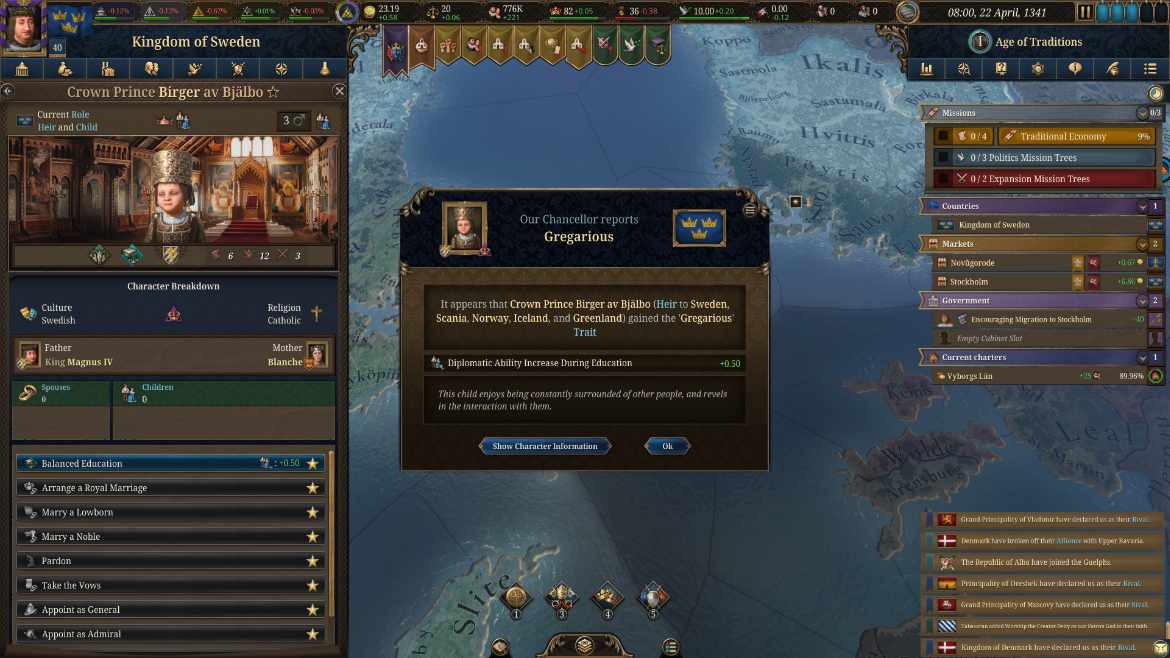Open the Politics Mission Trees row
Image resolution: width=1170 pixels, height=658 pixels.
1040,158
